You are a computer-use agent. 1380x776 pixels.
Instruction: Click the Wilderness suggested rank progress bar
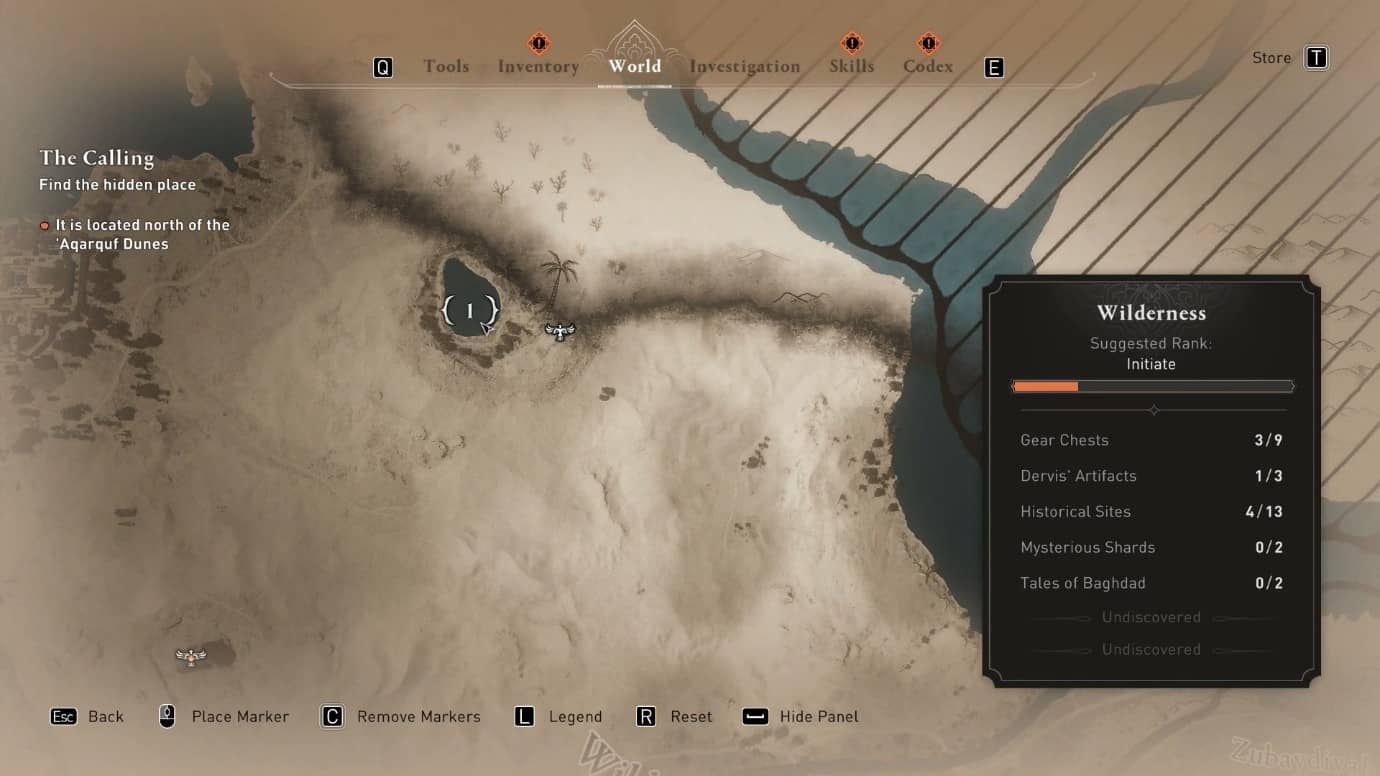(1152, 386)
